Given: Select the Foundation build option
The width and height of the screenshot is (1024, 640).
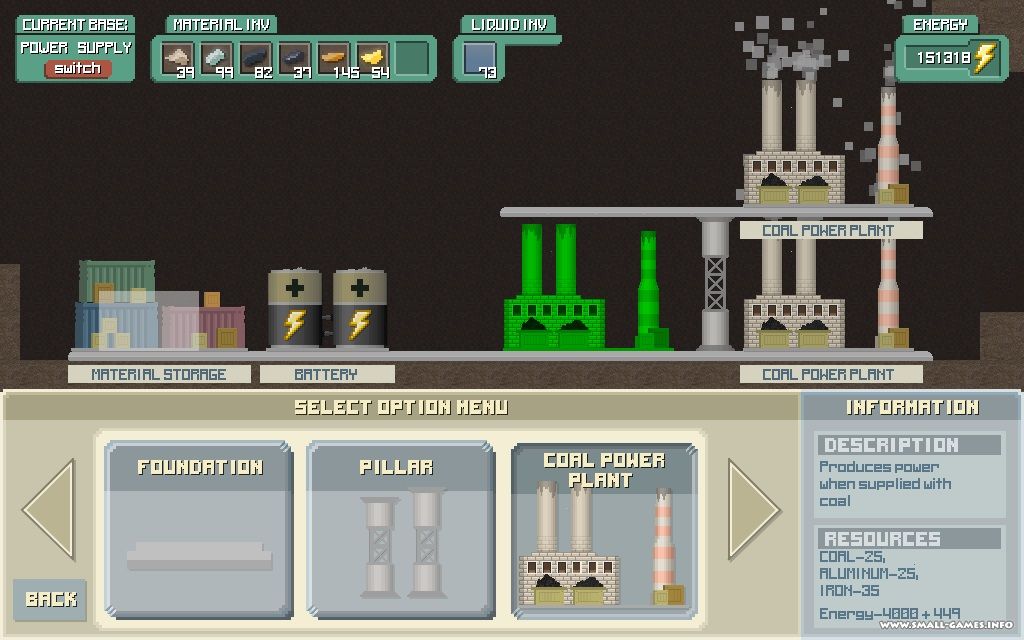Looking at the screenshot, I should [199, 530].
